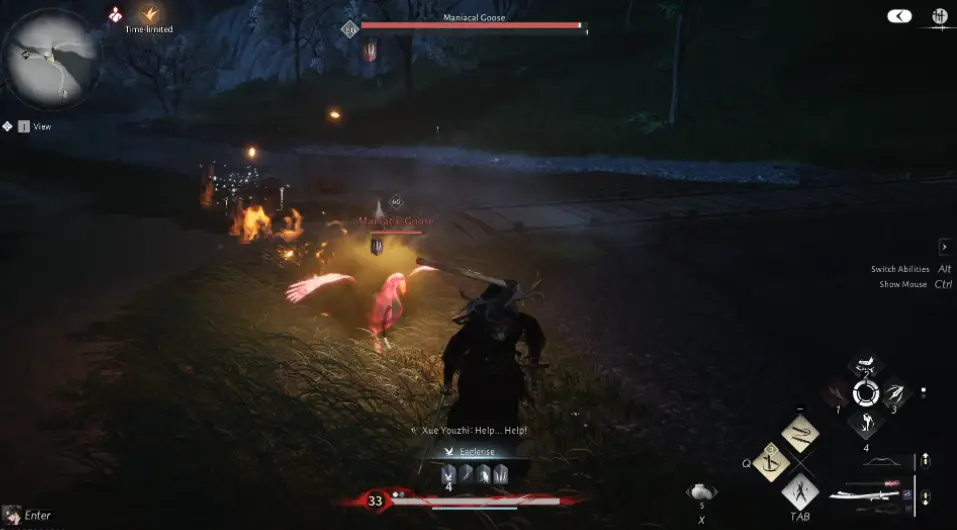Click the white pill-shaped arrow button
The height and width of the screenshot is (530, 957).
pos(899,16)
